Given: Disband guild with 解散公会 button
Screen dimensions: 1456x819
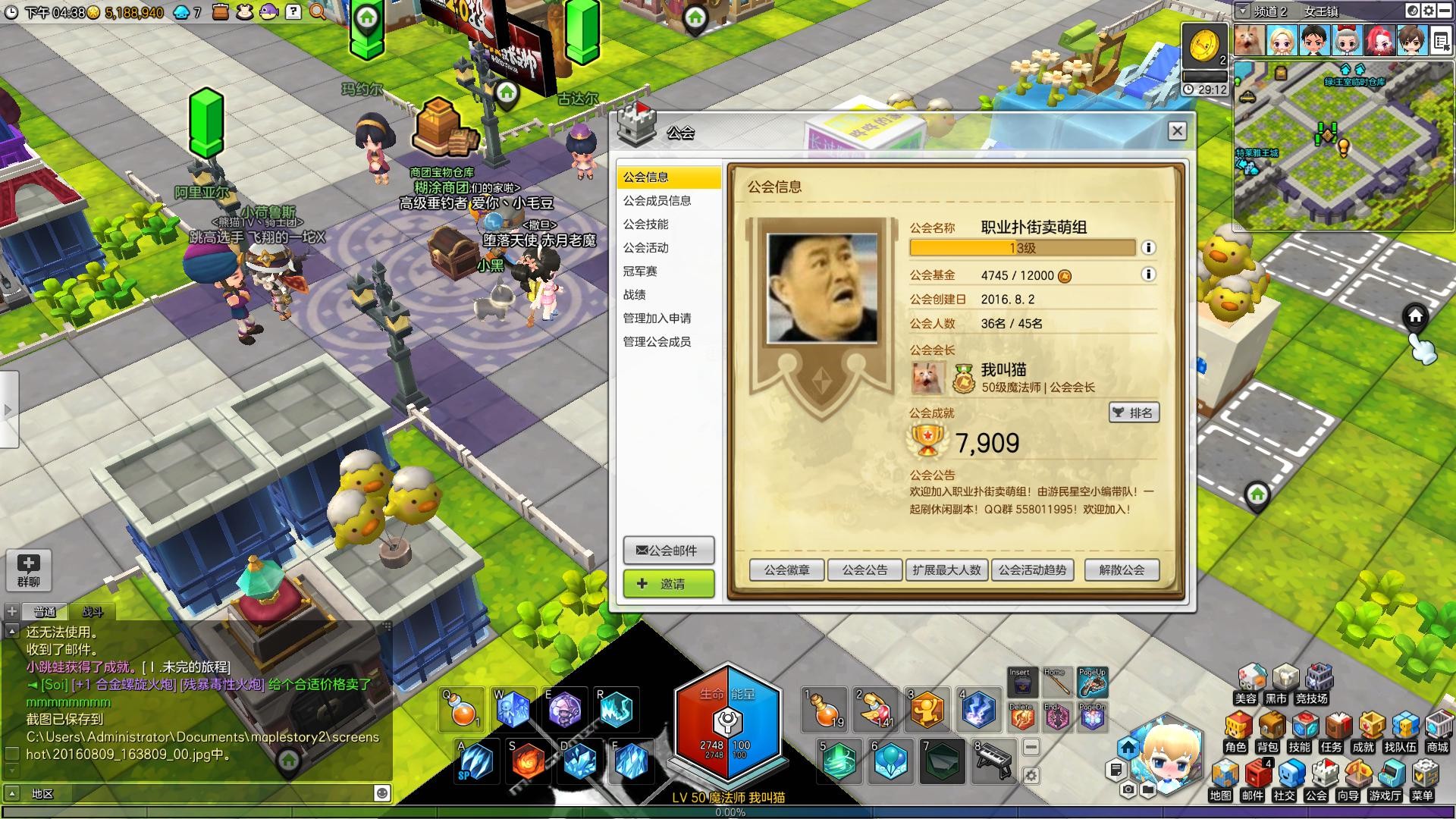Looking at the screenshot, I should (x=1122, y=570).
